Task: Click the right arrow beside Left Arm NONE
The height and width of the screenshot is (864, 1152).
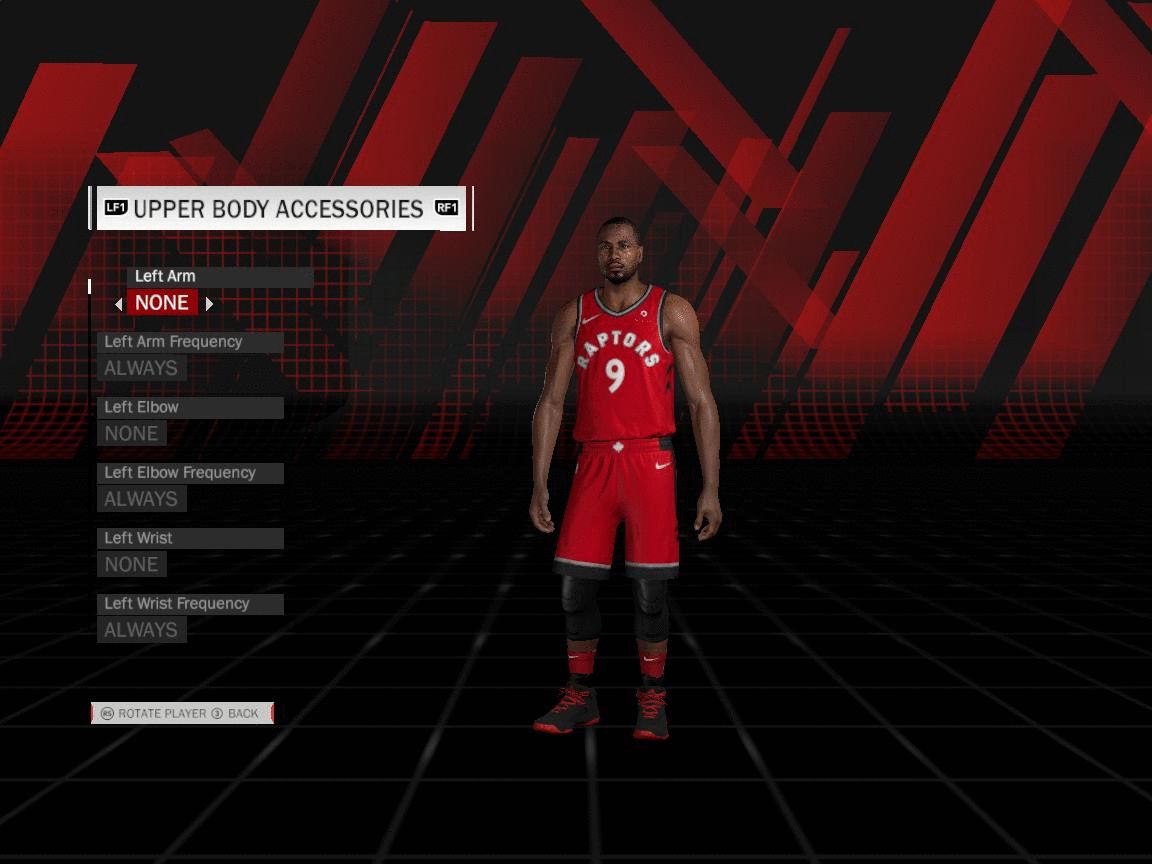Action: pos(209,304)
